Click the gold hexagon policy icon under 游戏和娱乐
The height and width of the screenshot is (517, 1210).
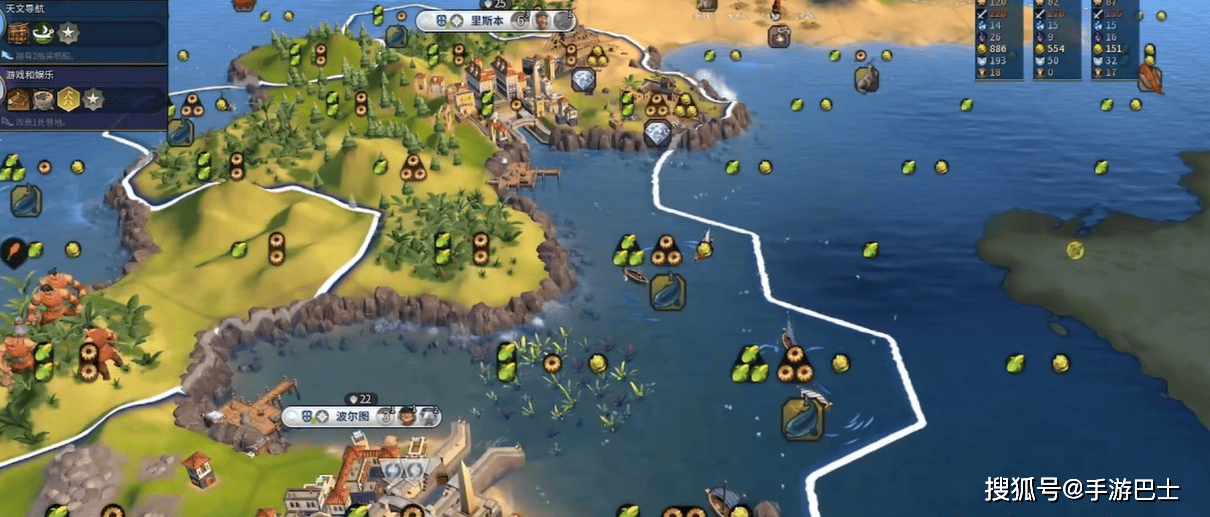coord(68,99)
